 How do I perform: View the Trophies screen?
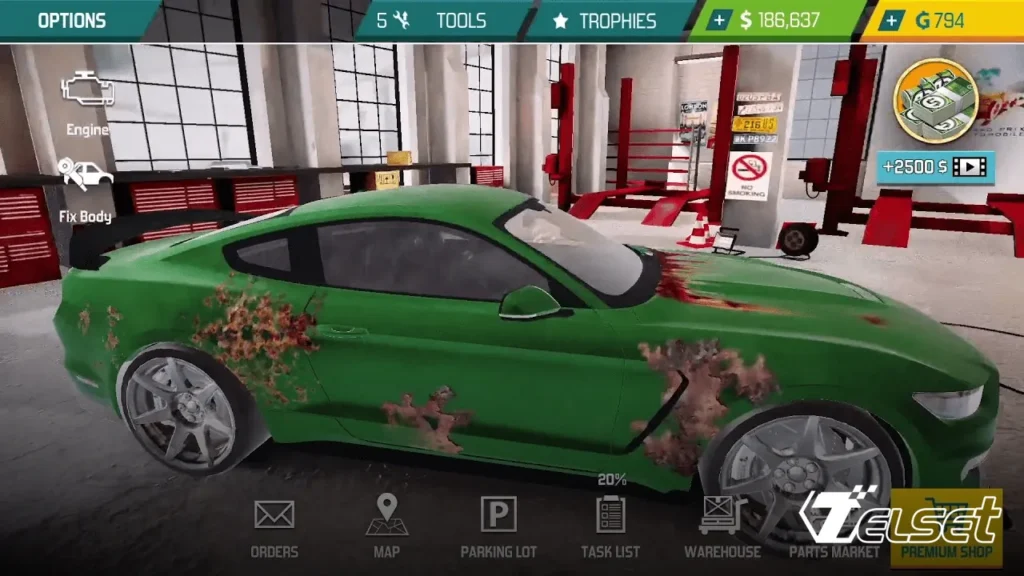pos(606,20)
